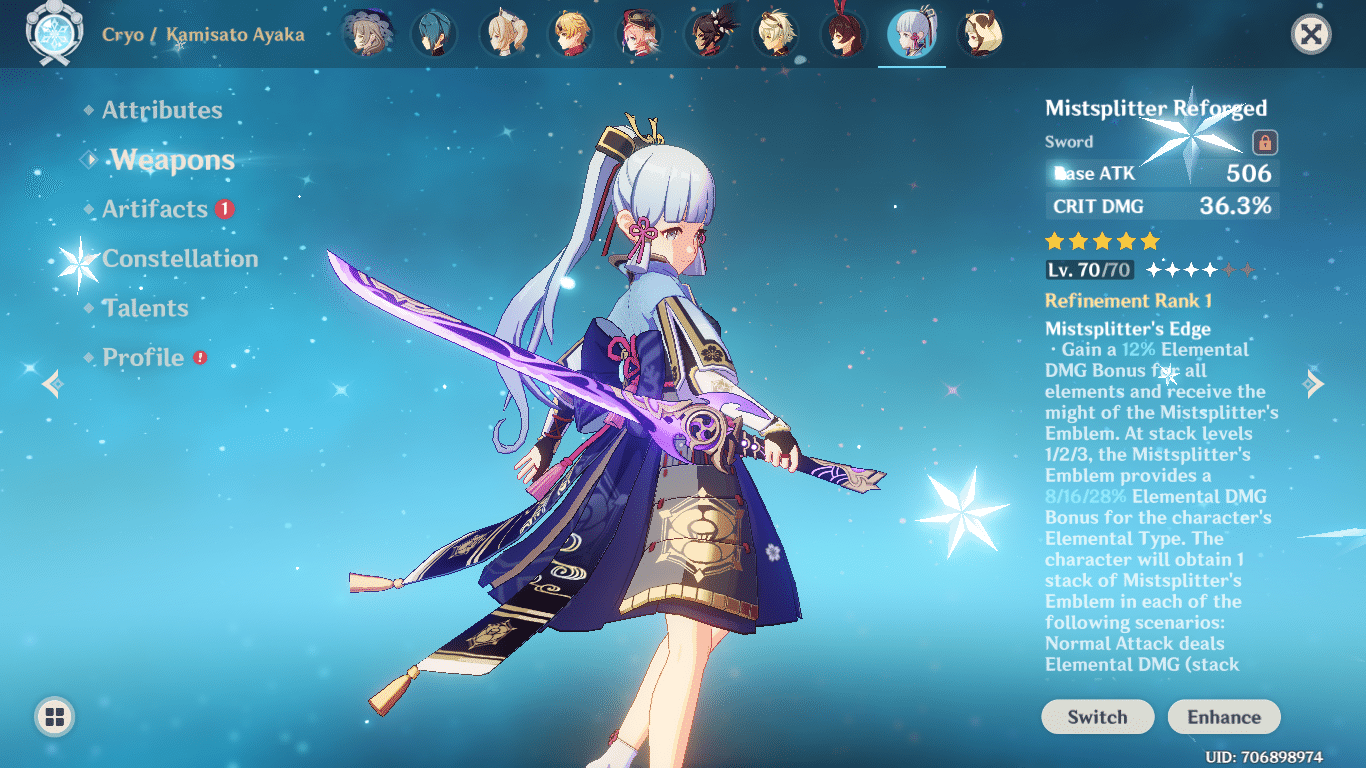Click the Refinement Rank 1 label
The width and height of the screenshot is (1366, 768).
[1129, 300]
